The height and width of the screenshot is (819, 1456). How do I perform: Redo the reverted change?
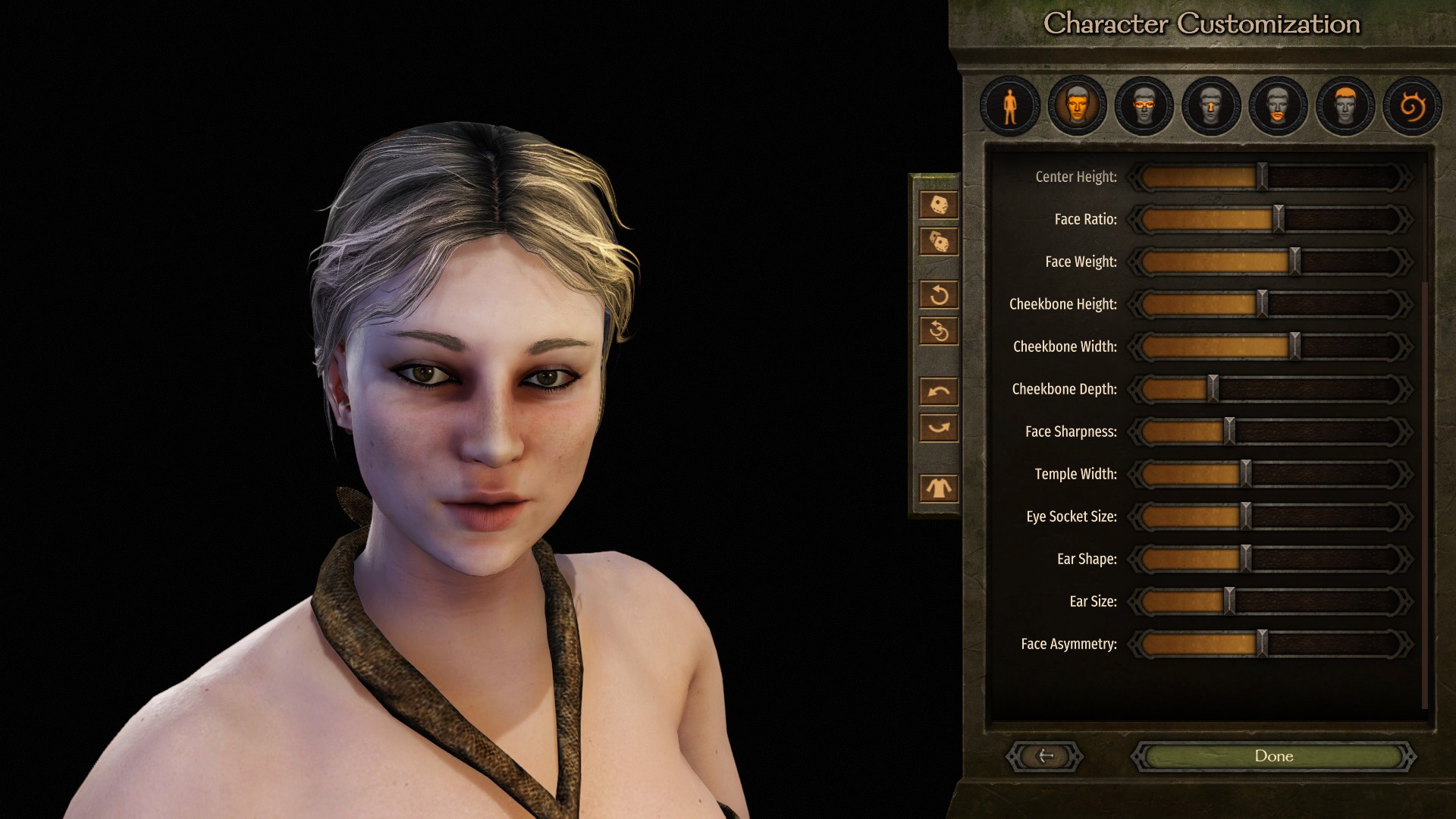(x=939, y=428)
